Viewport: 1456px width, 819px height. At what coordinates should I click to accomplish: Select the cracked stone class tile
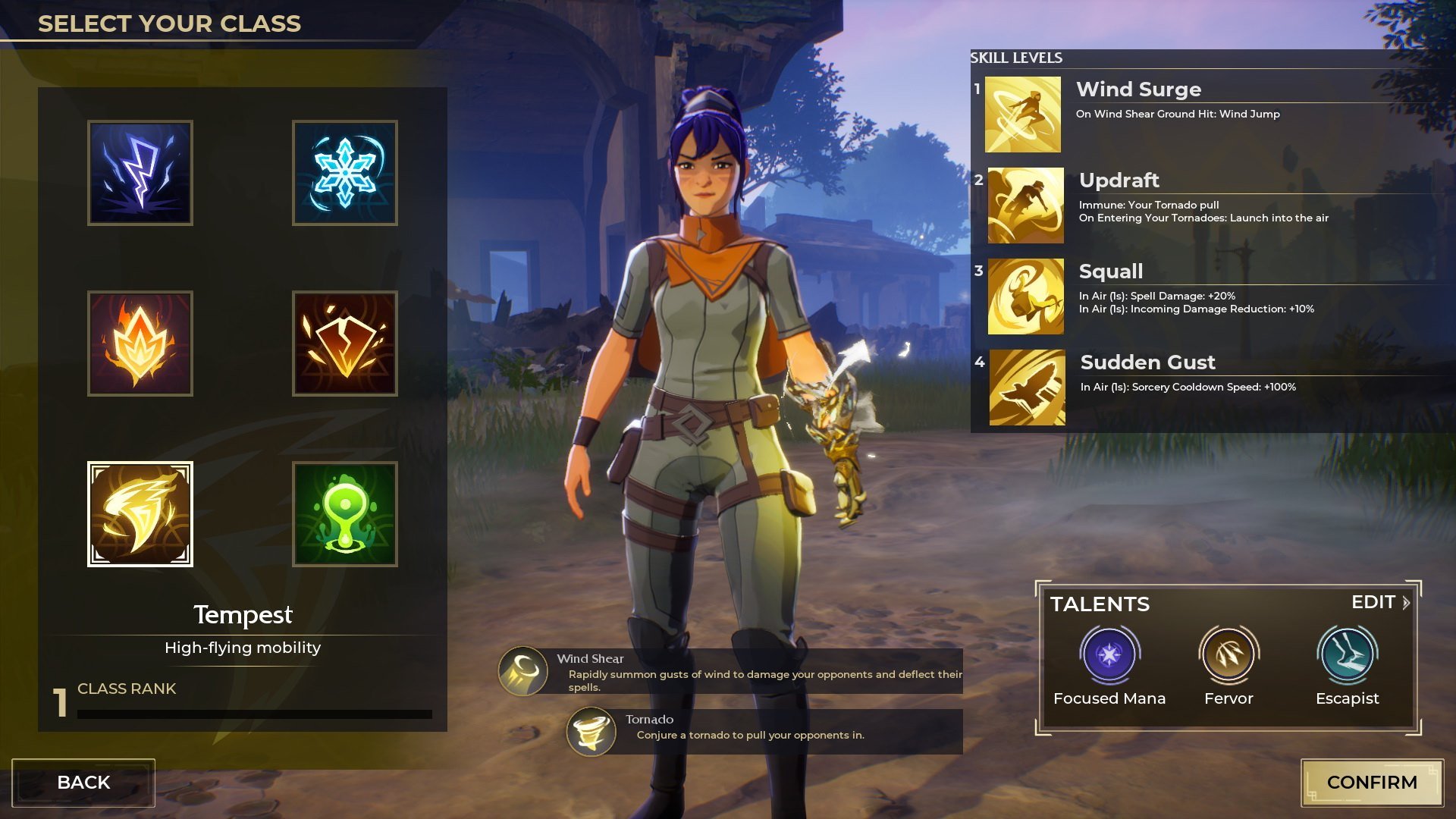point(345,344)
